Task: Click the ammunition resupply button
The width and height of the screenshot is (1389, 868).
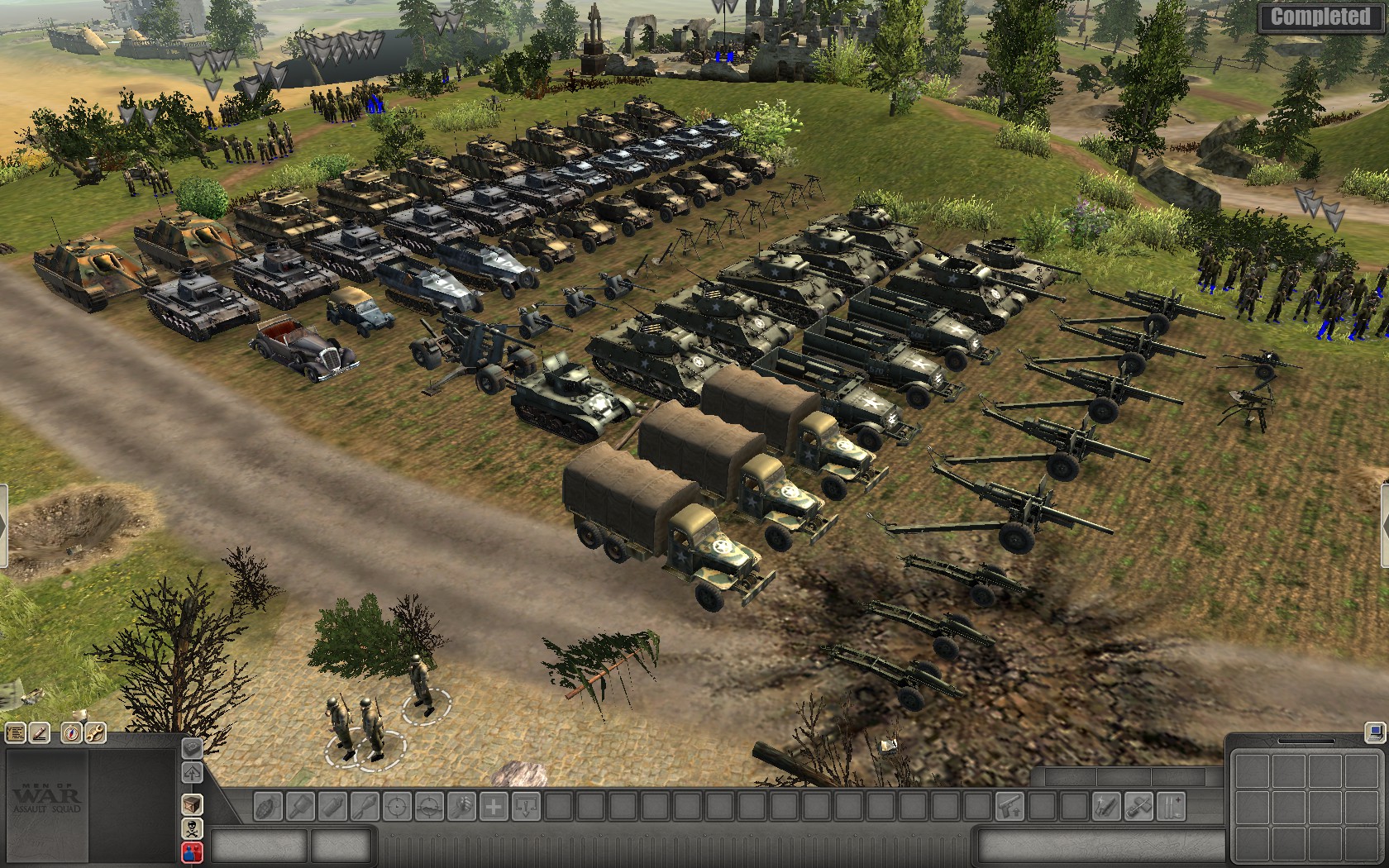Action: pos(1171,806)
